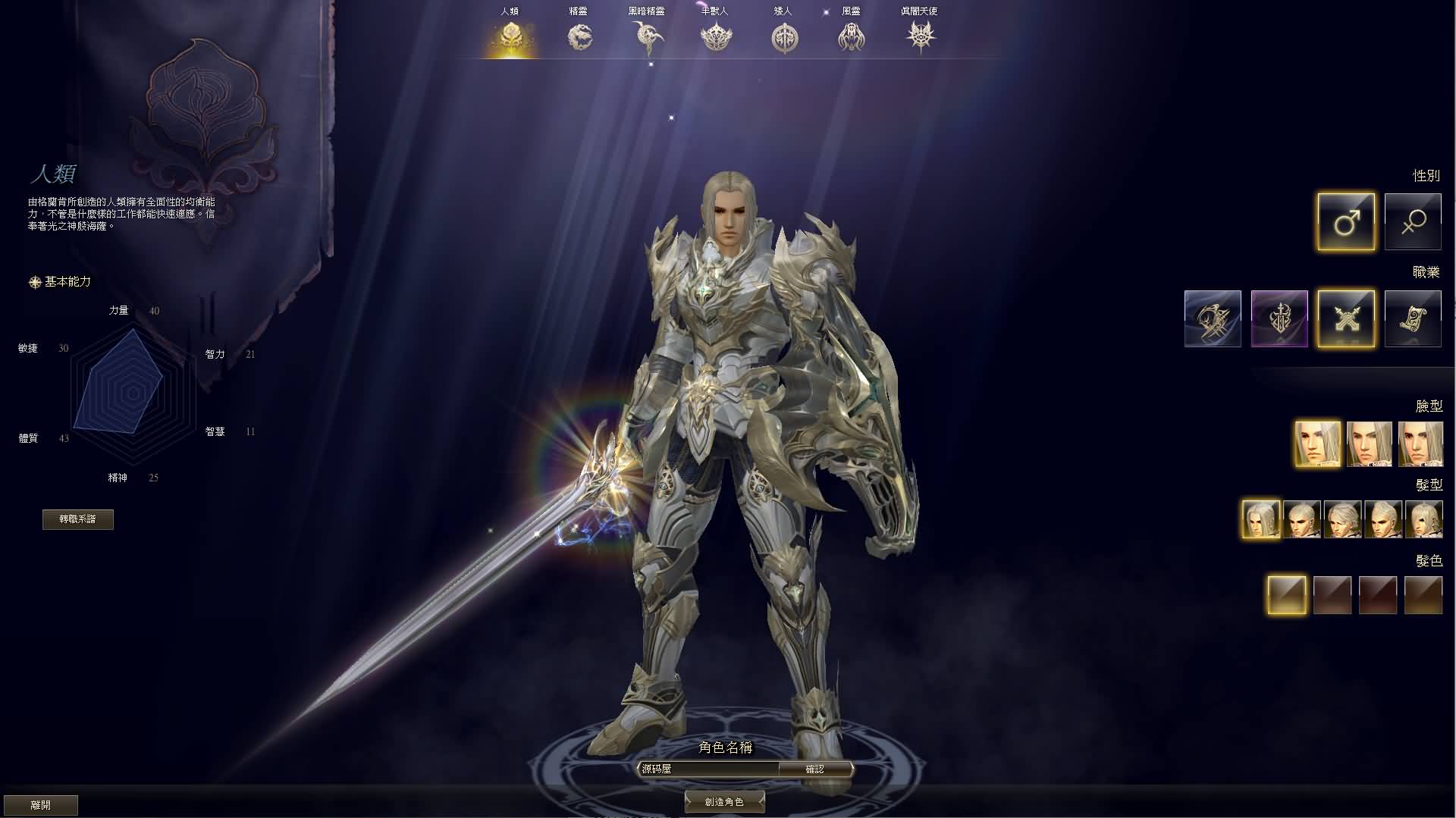Choose the second hairstyle under 髮型
Viewport: 1456px width, 818px height.
tap(1301, 519)
